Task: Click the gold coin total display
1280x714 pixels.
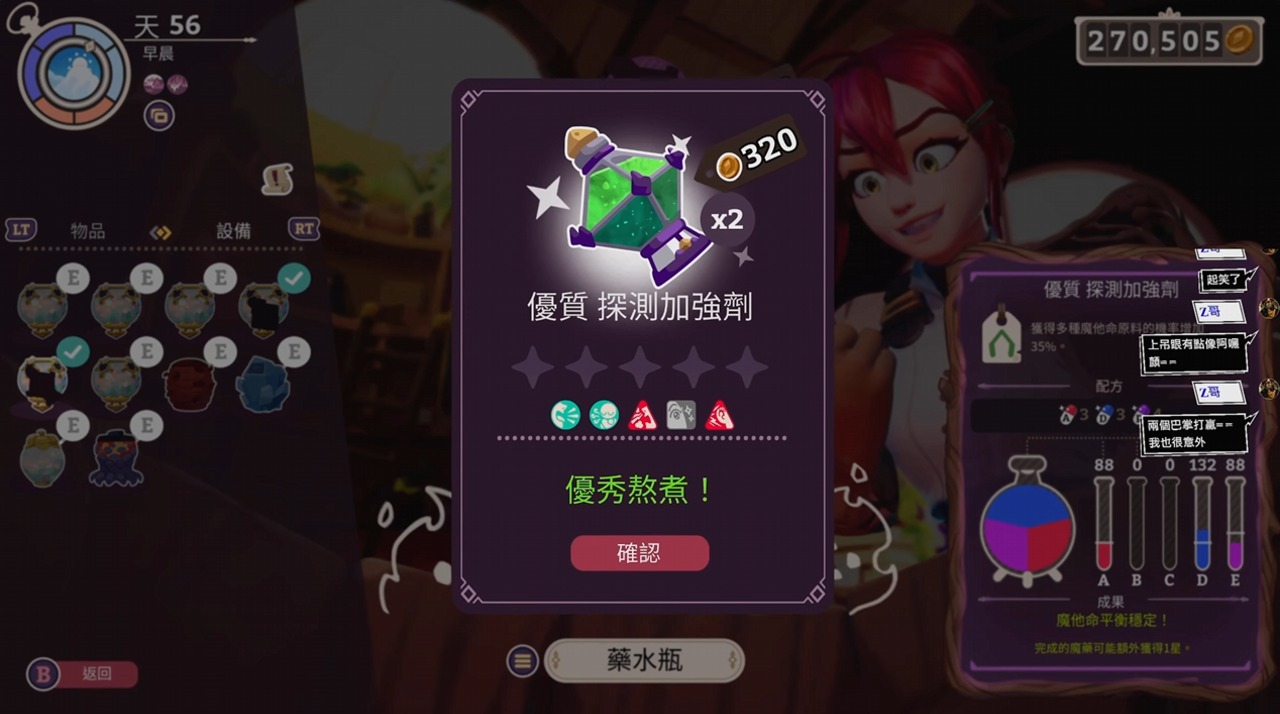Action: click(x=1168, y=40)
